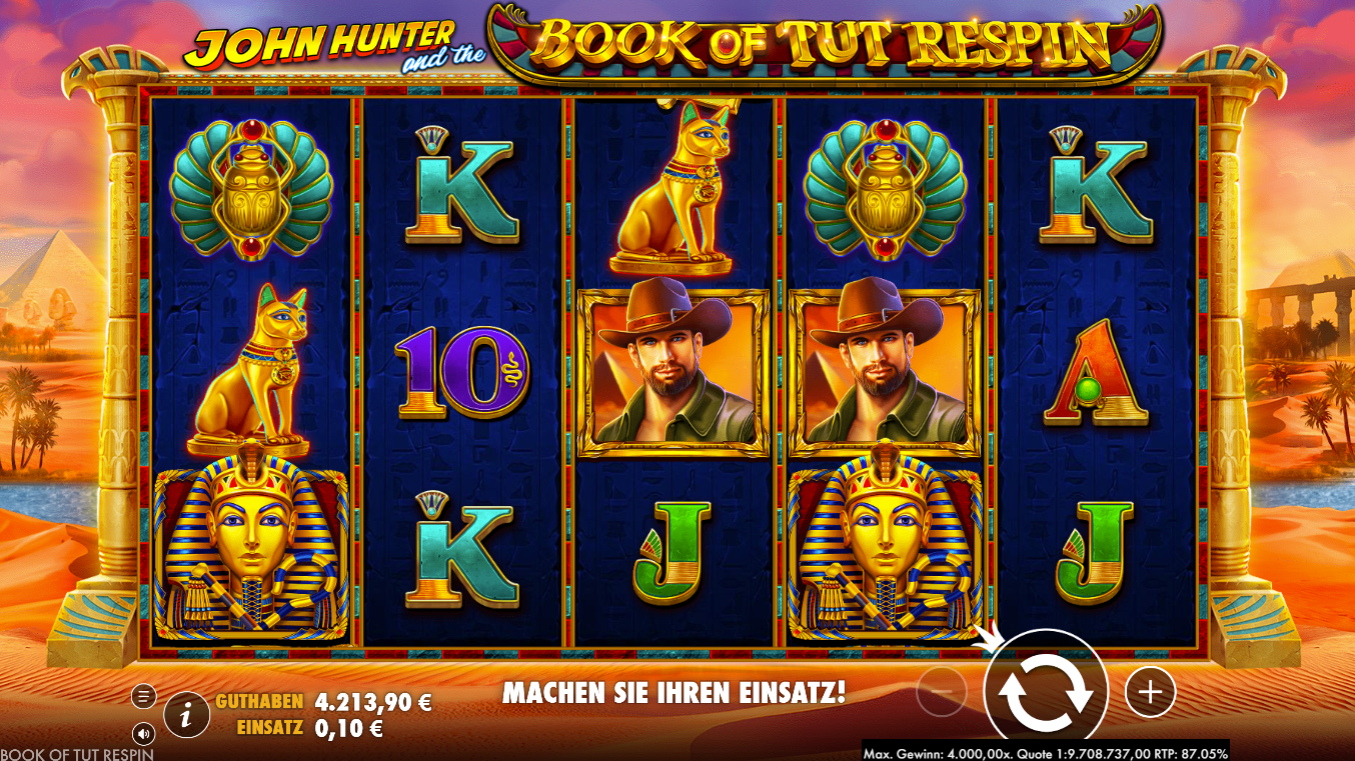Increase the bet with the plus icon
Image resolution: width=1355 pixels, height=761 pixels.
[1148, 690]
